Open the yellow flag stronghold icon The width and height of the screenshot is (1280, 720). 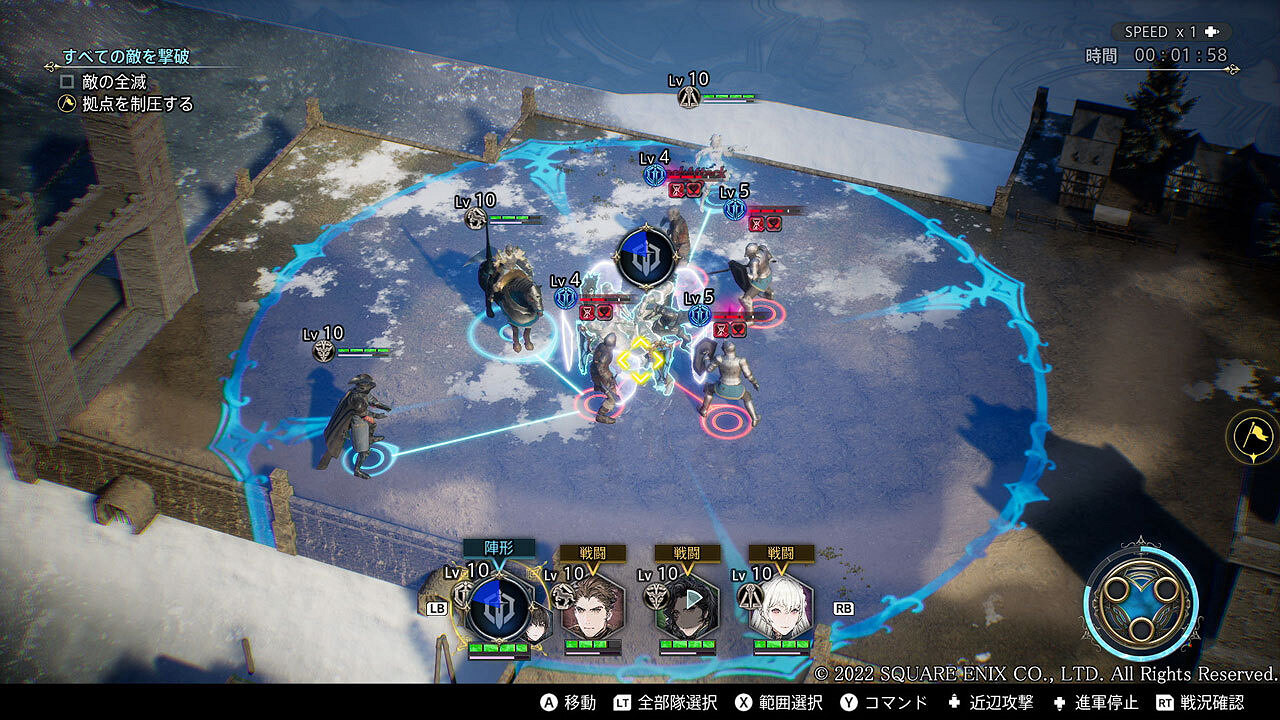[1253, 437]
